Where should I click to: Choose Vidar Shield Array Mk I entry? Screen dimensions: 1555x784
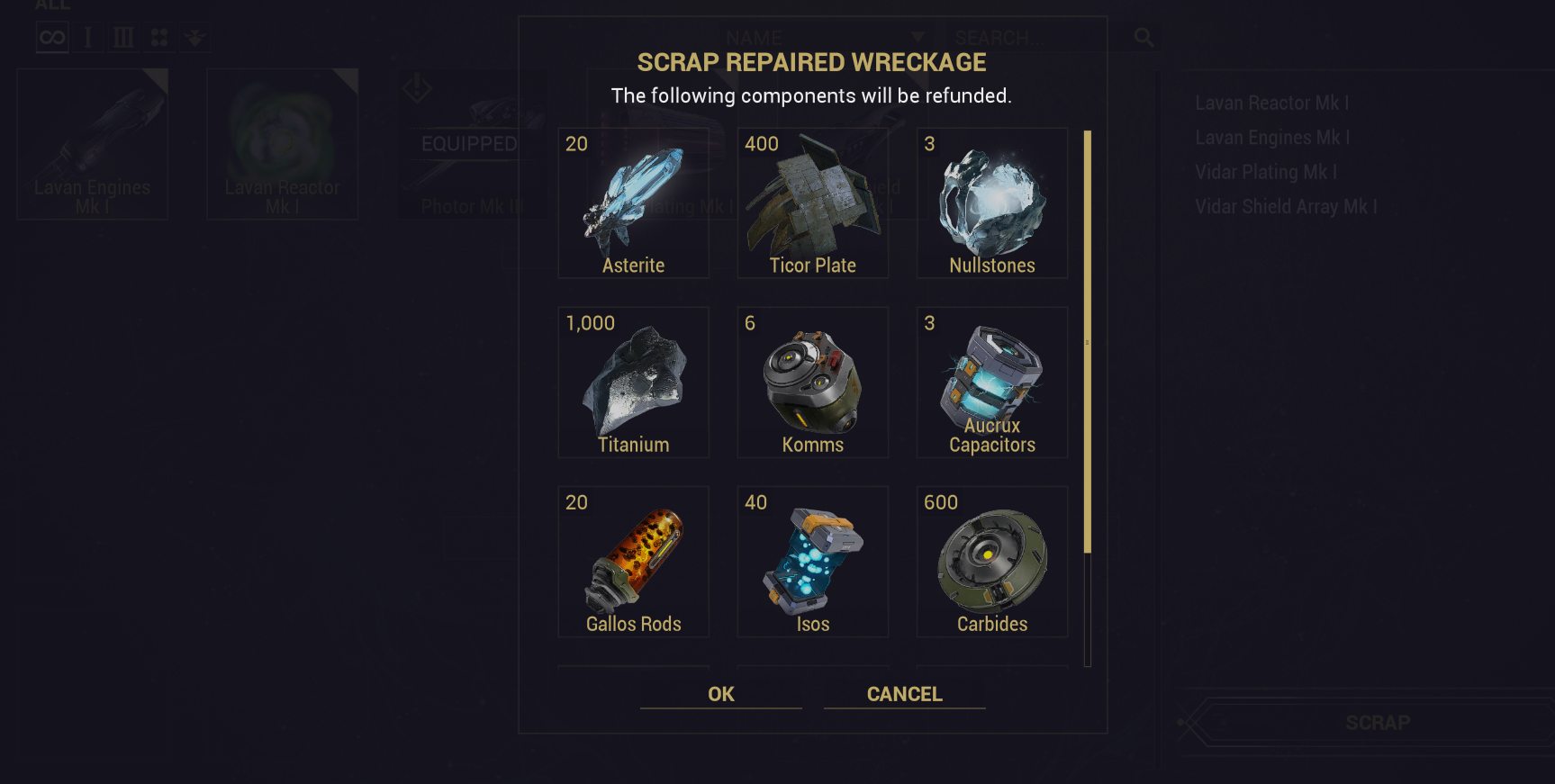[x=1286, y=207]
